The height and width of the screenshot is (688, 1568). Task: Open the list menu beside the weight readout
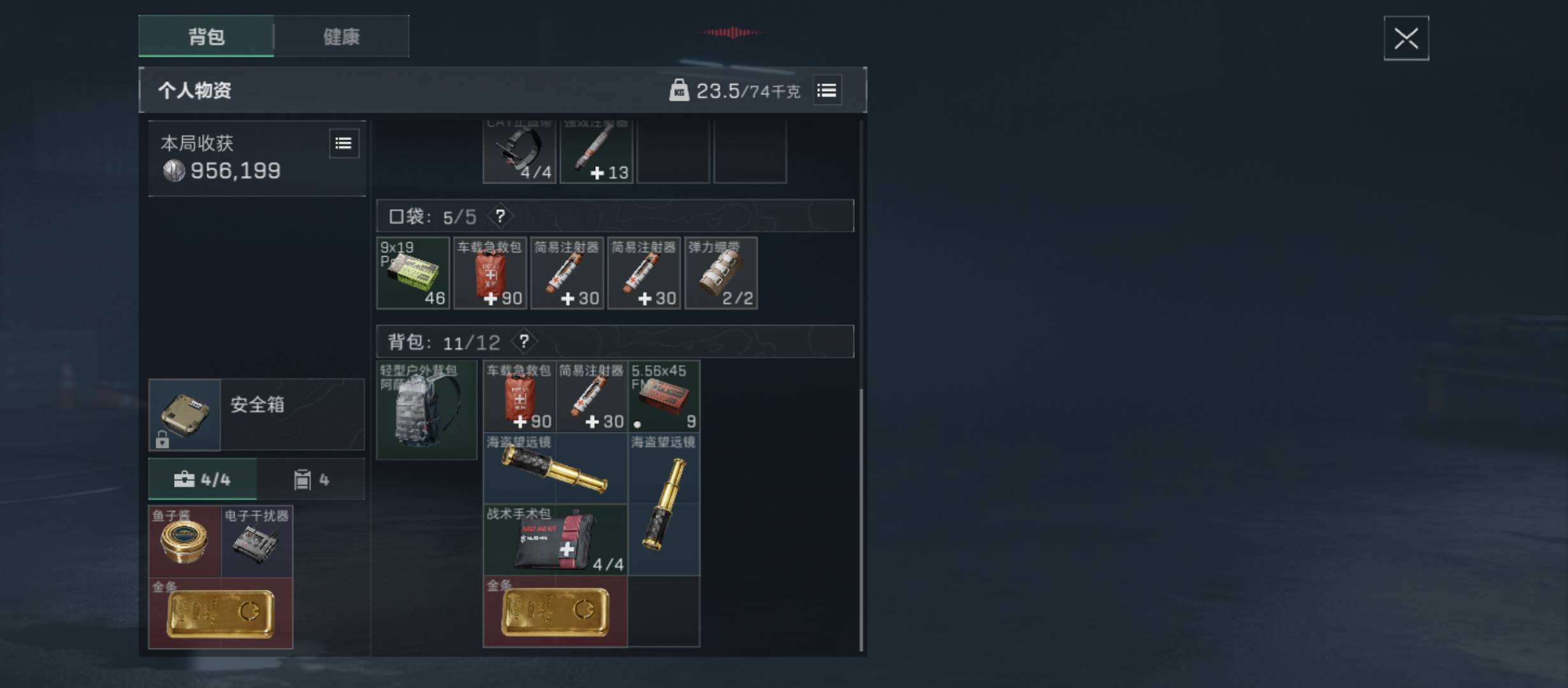click(827, 90)
